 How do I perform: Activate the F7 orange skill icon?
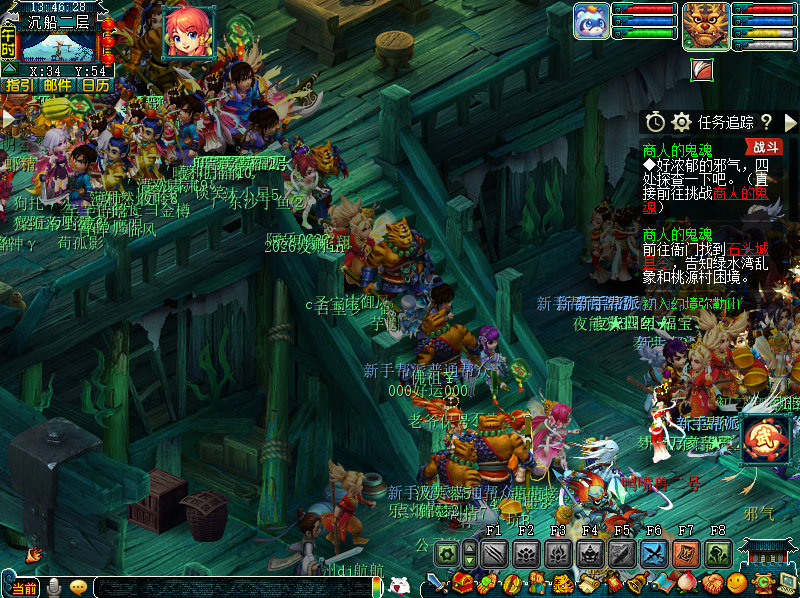tap(686, 553)
